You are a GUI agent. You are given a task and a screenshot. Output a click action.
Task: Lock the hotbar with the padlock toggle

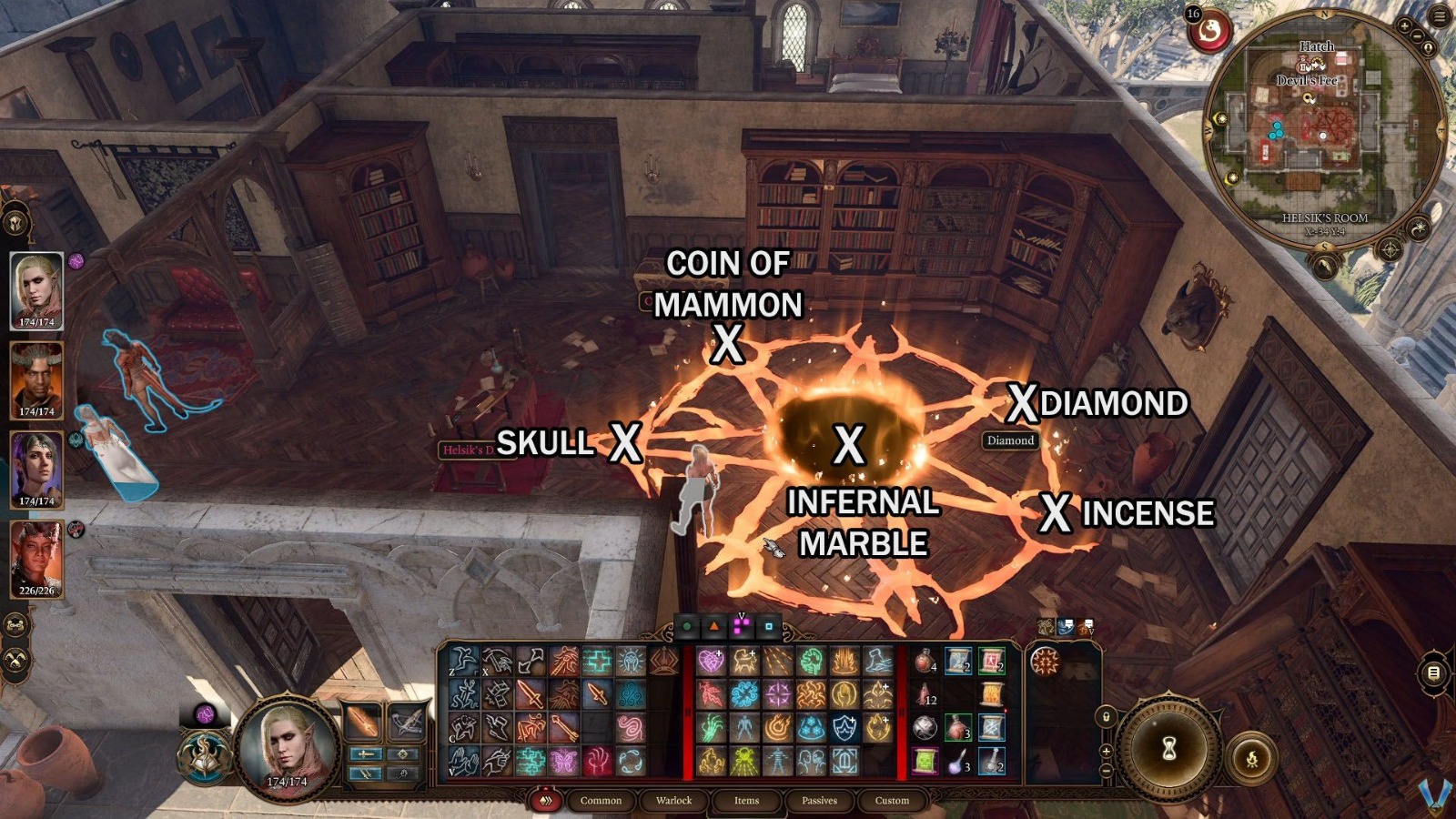tap(1106, 717)
